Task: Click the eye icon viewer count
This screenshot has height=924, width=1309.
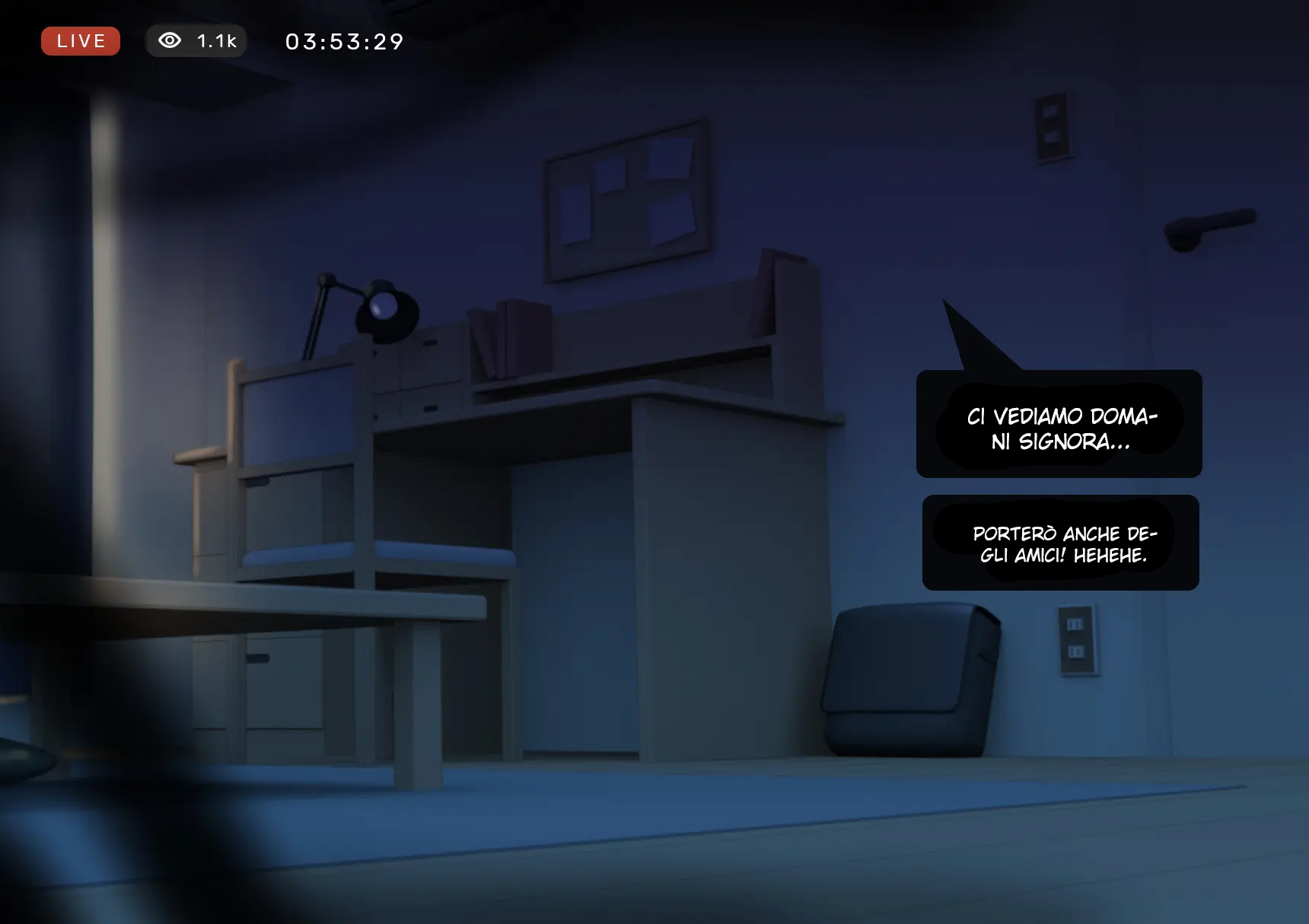Action: pyautogui.click(x=196, y=41)
